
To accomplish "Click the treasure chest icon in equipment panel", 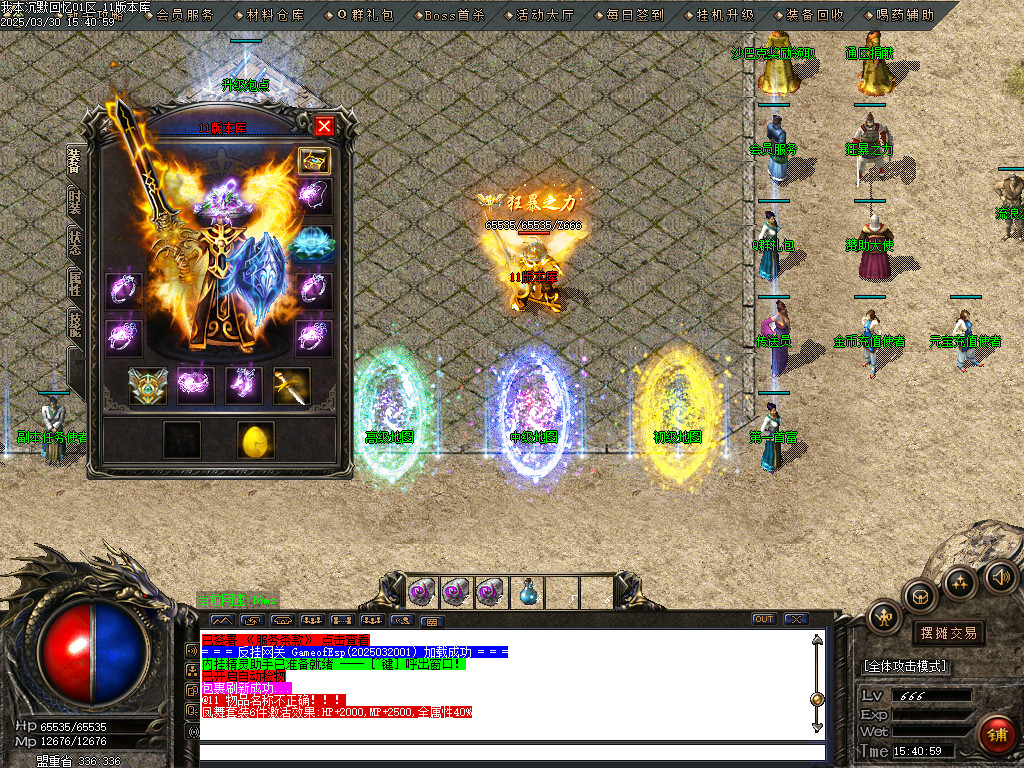I will [x=314, y=162].
